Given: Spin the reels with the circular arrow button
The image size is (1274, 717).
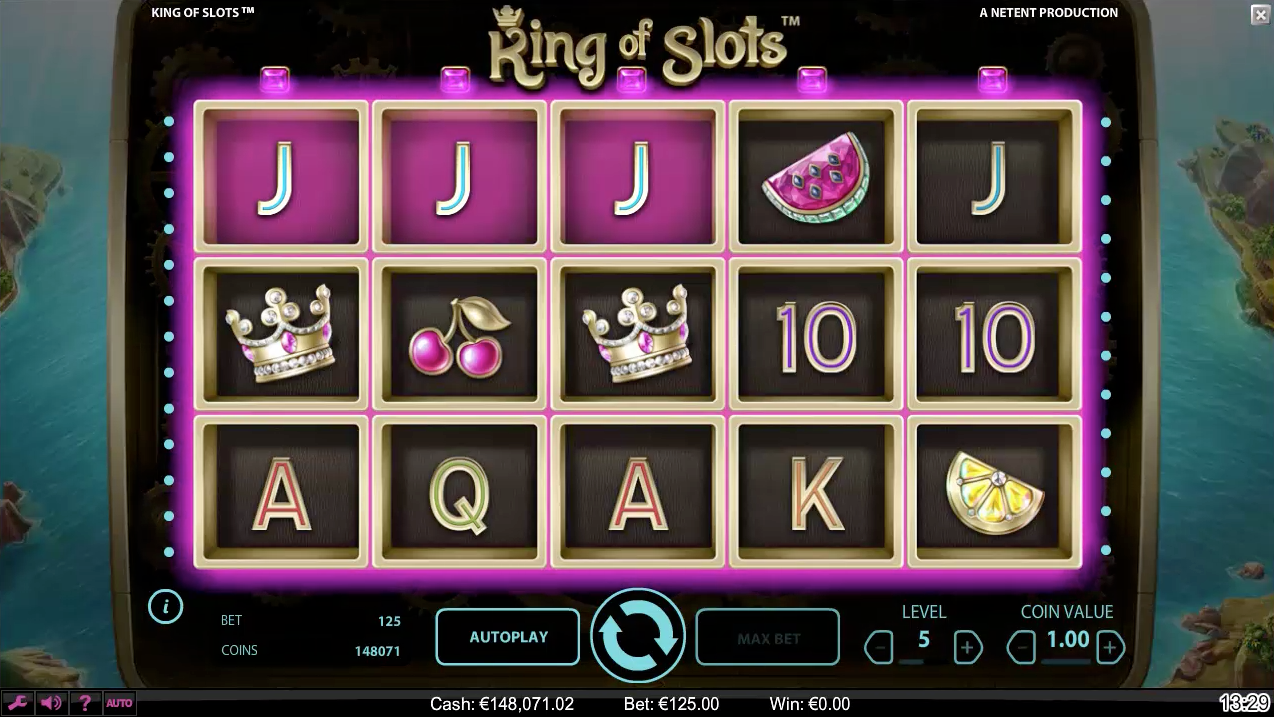Looking at the screenshot, I should coord(637,636).
